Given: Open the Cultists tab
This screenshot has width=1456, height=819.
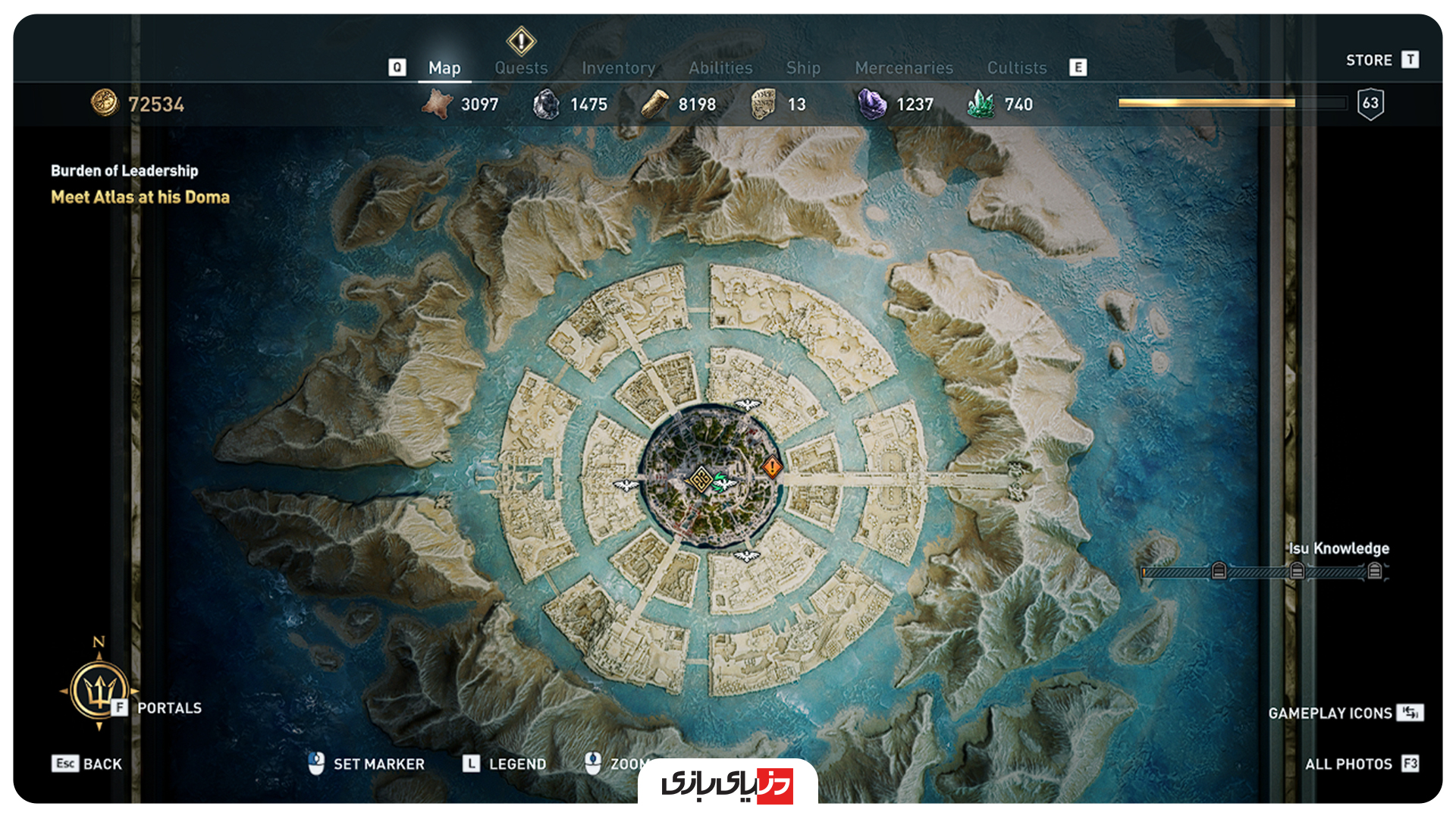Looking at the screenshot, I should 1016,68.
